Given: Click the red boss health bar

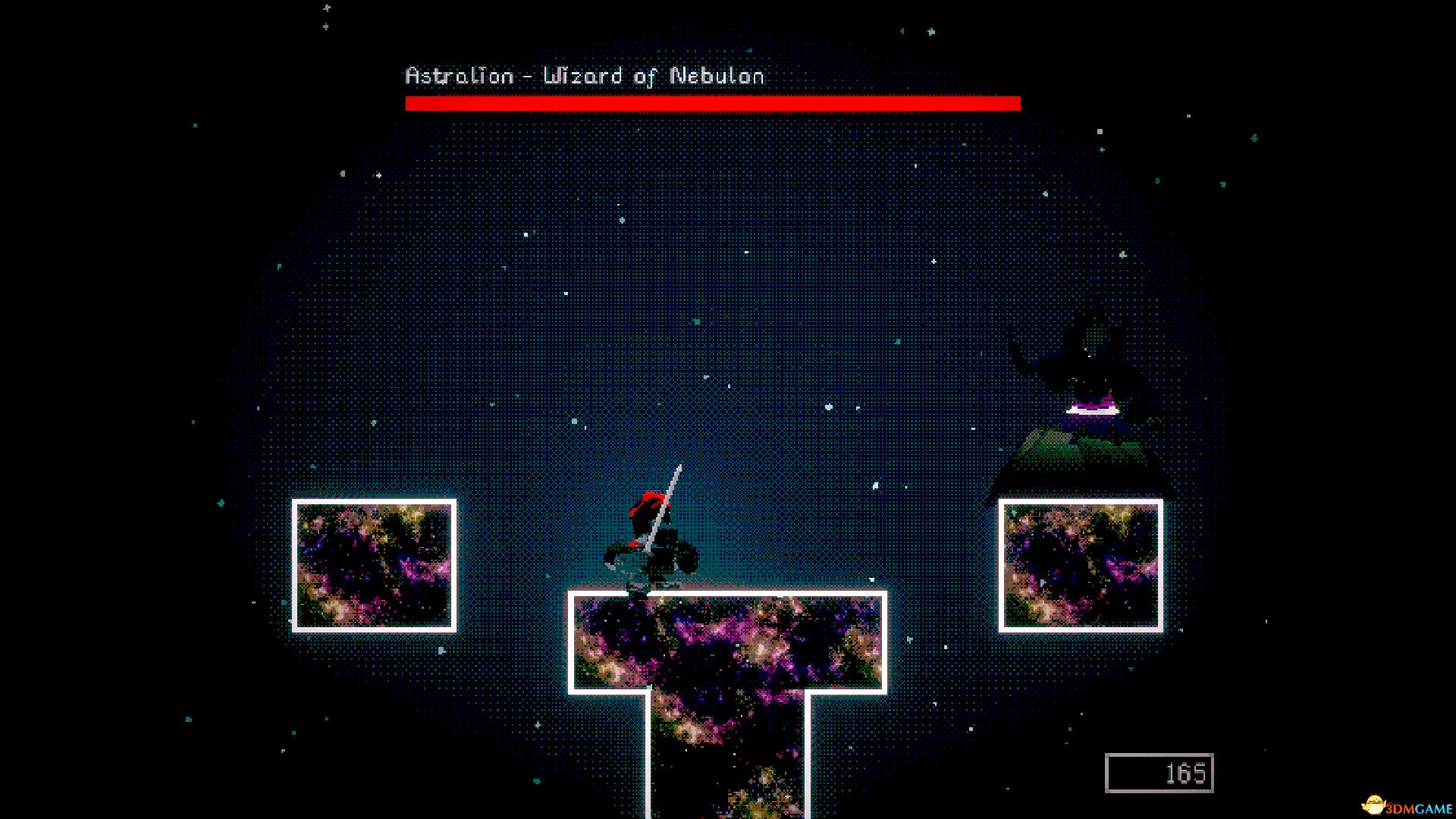Looking at the screenshot, I should (x=713, y=102).
